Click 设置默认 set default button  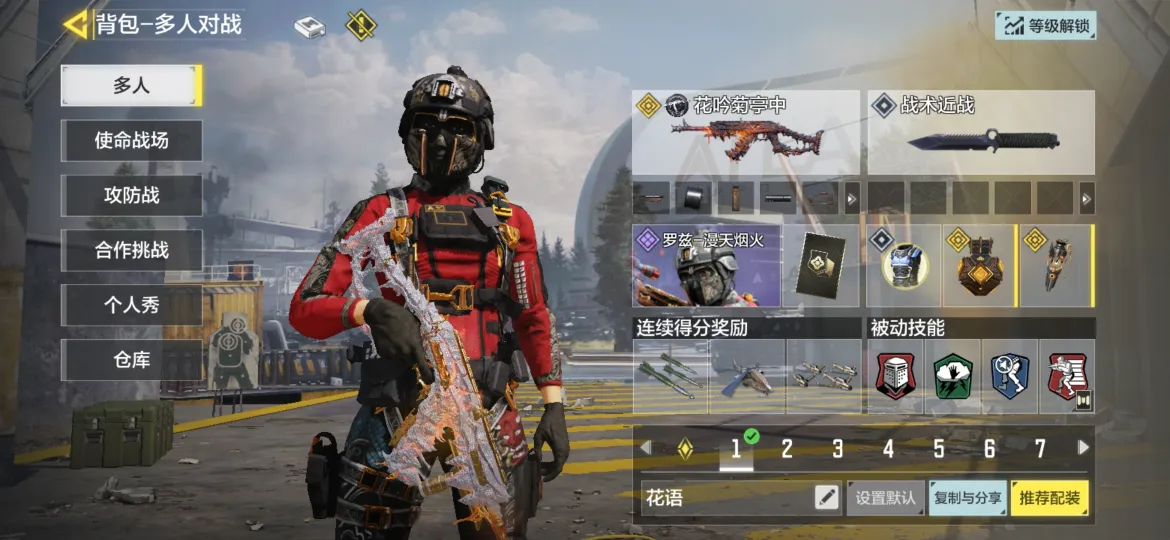pos(886,497)
